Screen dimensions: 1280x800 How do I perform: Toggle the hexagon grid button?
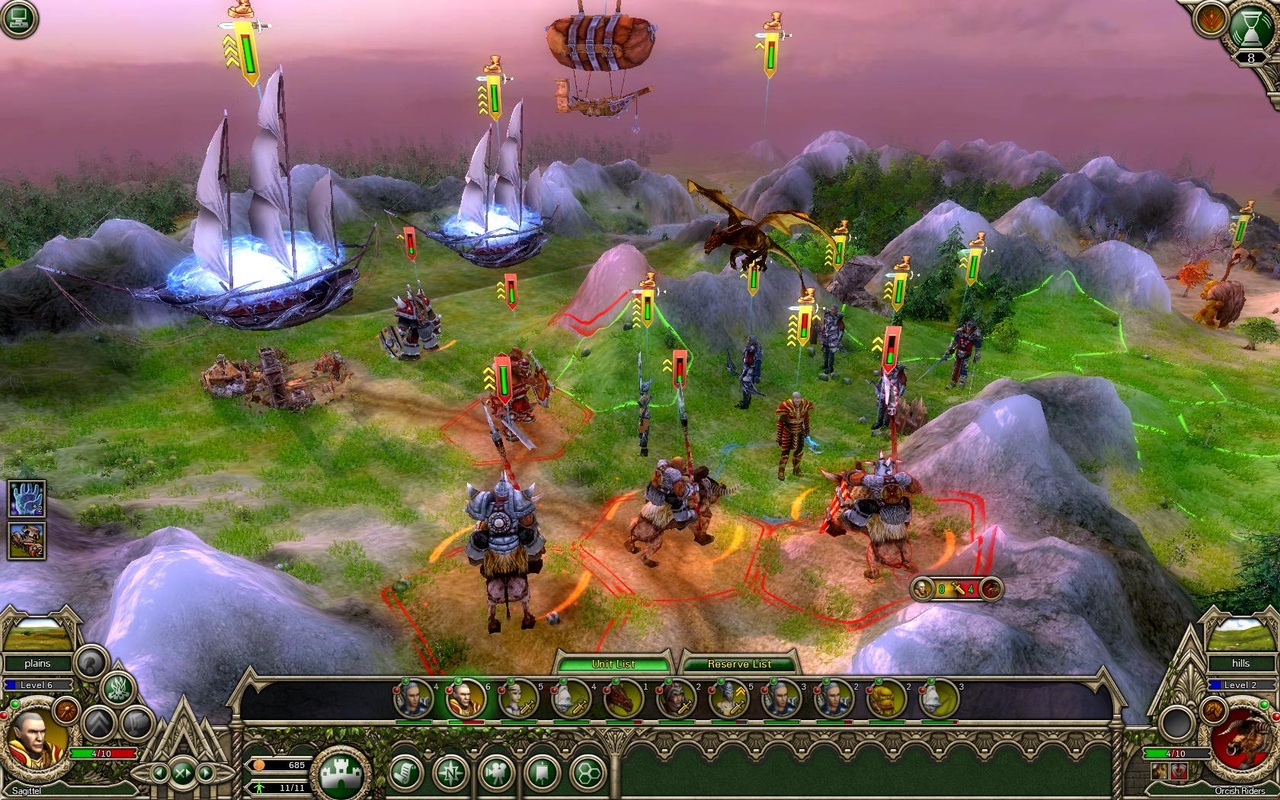587,773
